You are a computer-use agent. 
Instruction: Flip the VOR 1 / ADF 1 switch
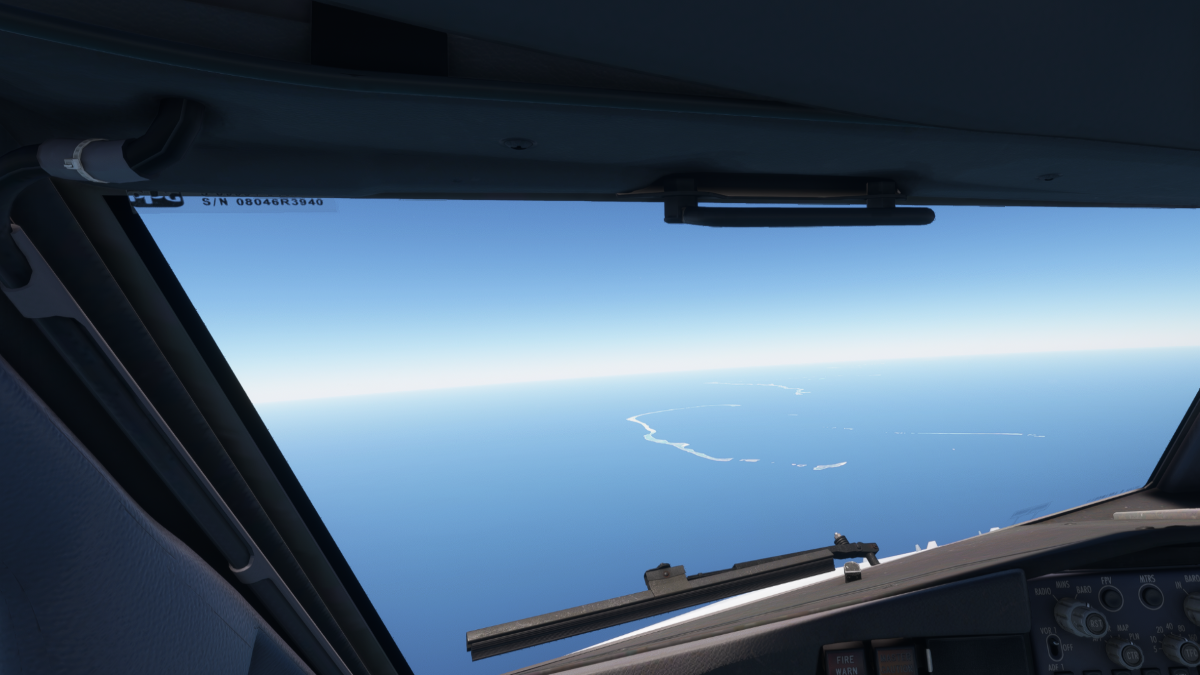point(1055,646)
